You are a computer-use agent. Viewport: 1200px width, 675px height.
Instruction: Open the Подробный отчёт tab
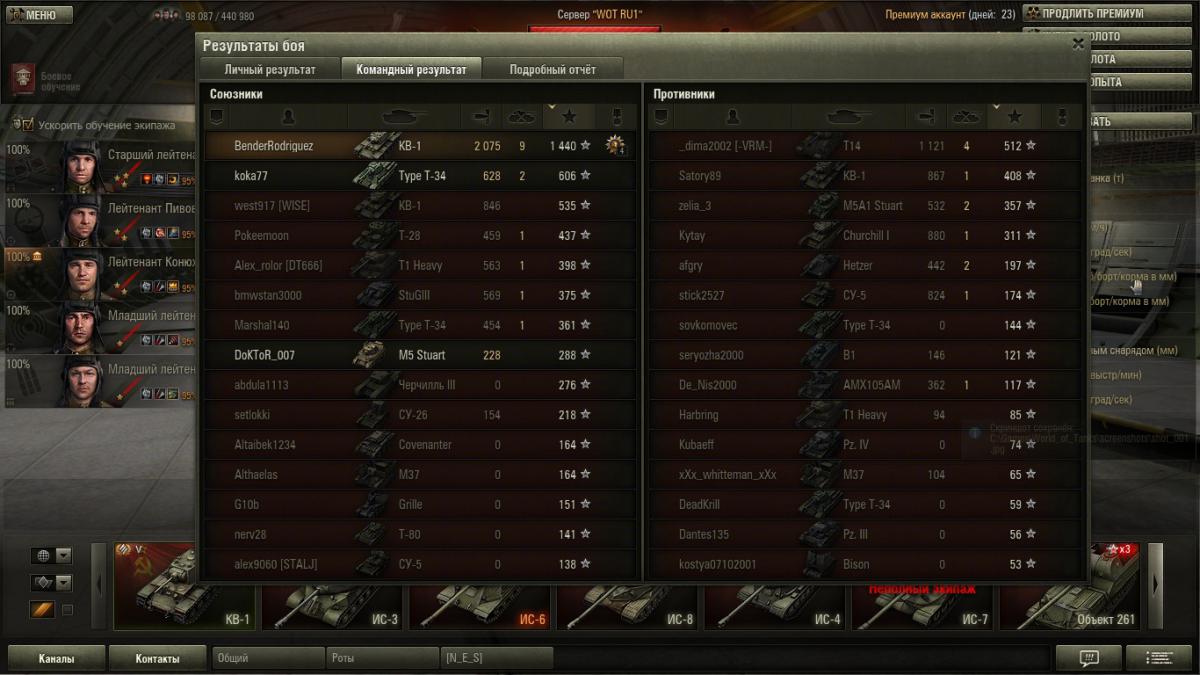552,70
